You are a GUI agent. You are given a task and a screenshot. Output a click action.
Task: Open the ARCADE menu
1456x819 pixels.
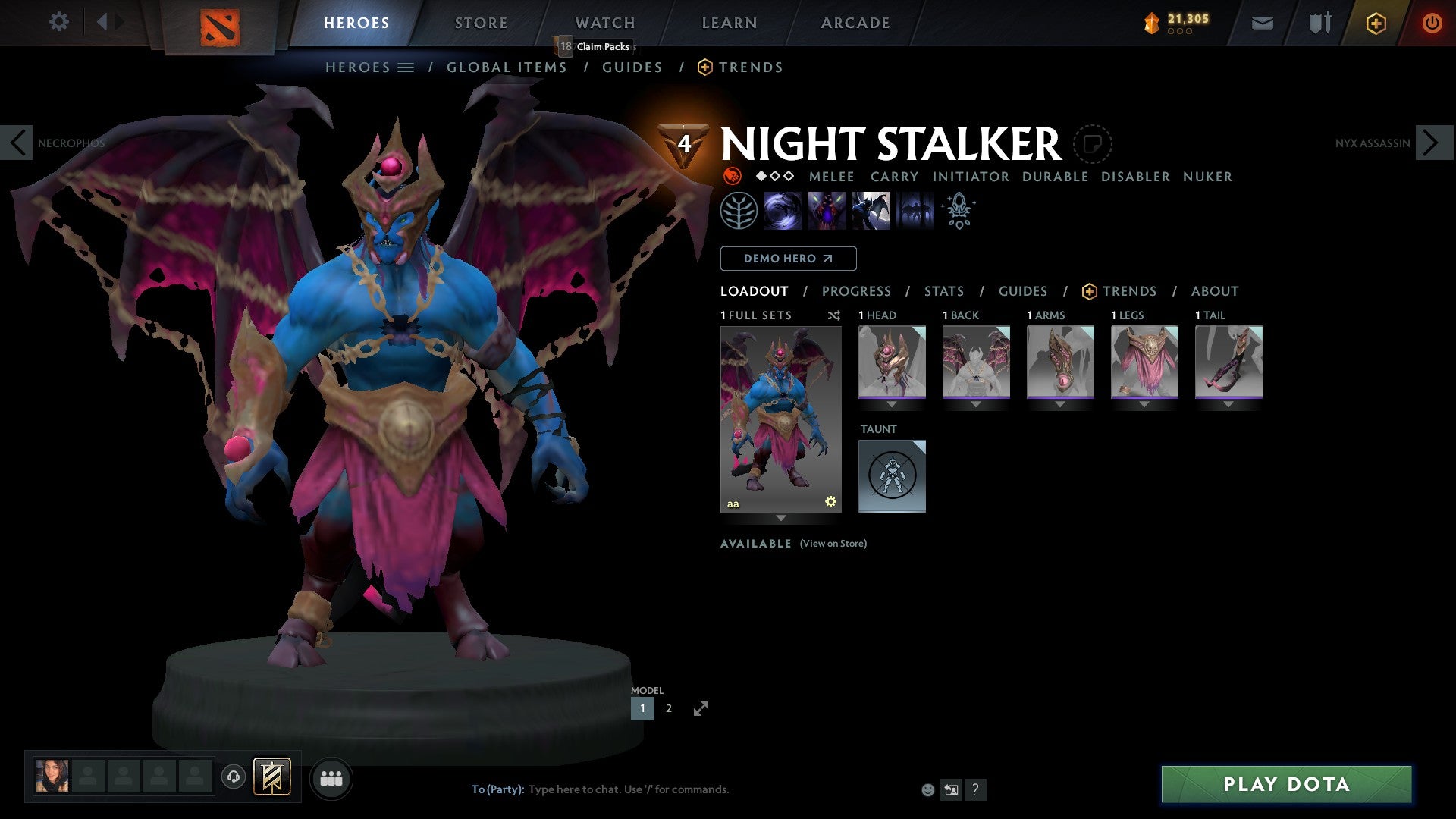pyautogui.click(x=855, y=22)
